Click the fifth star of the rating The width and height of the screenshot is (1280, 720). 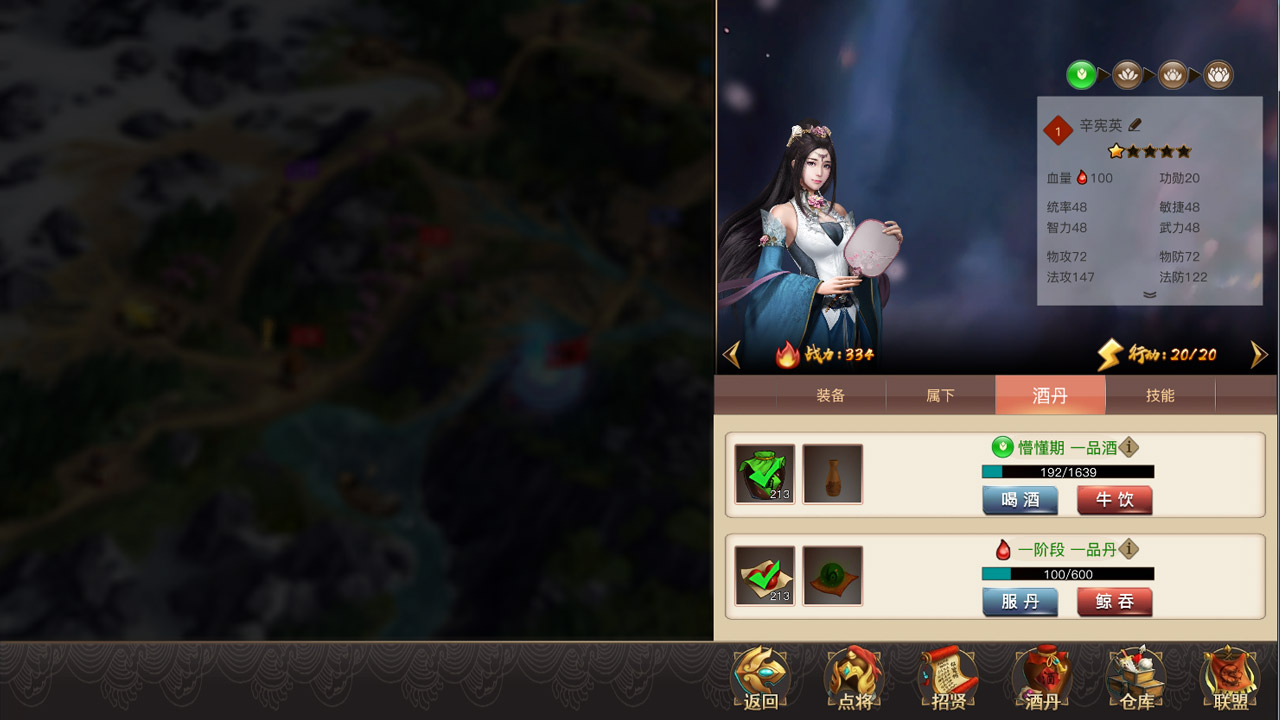[1182, 151]
